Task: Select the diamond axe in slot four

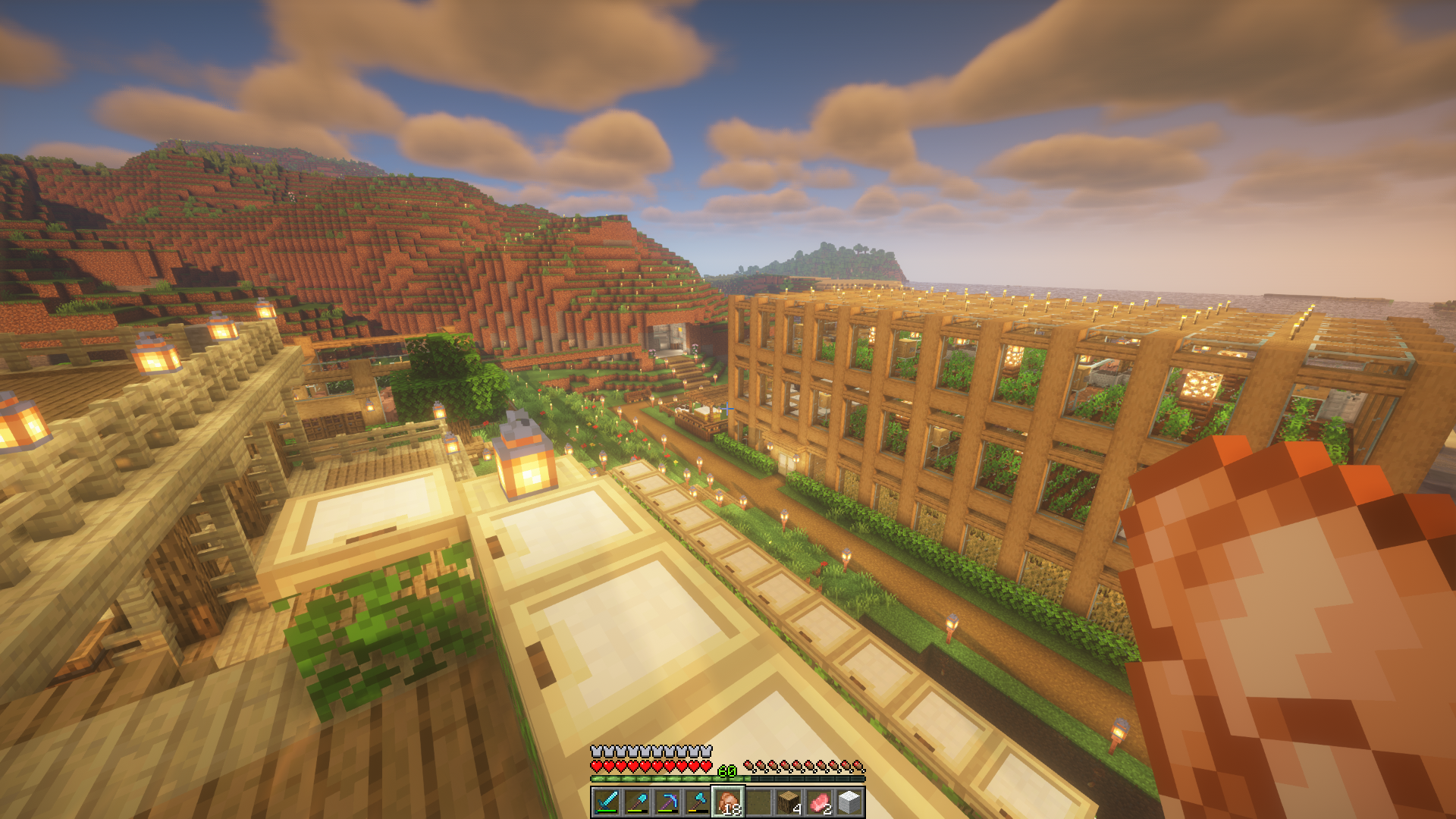Action: 699,802
